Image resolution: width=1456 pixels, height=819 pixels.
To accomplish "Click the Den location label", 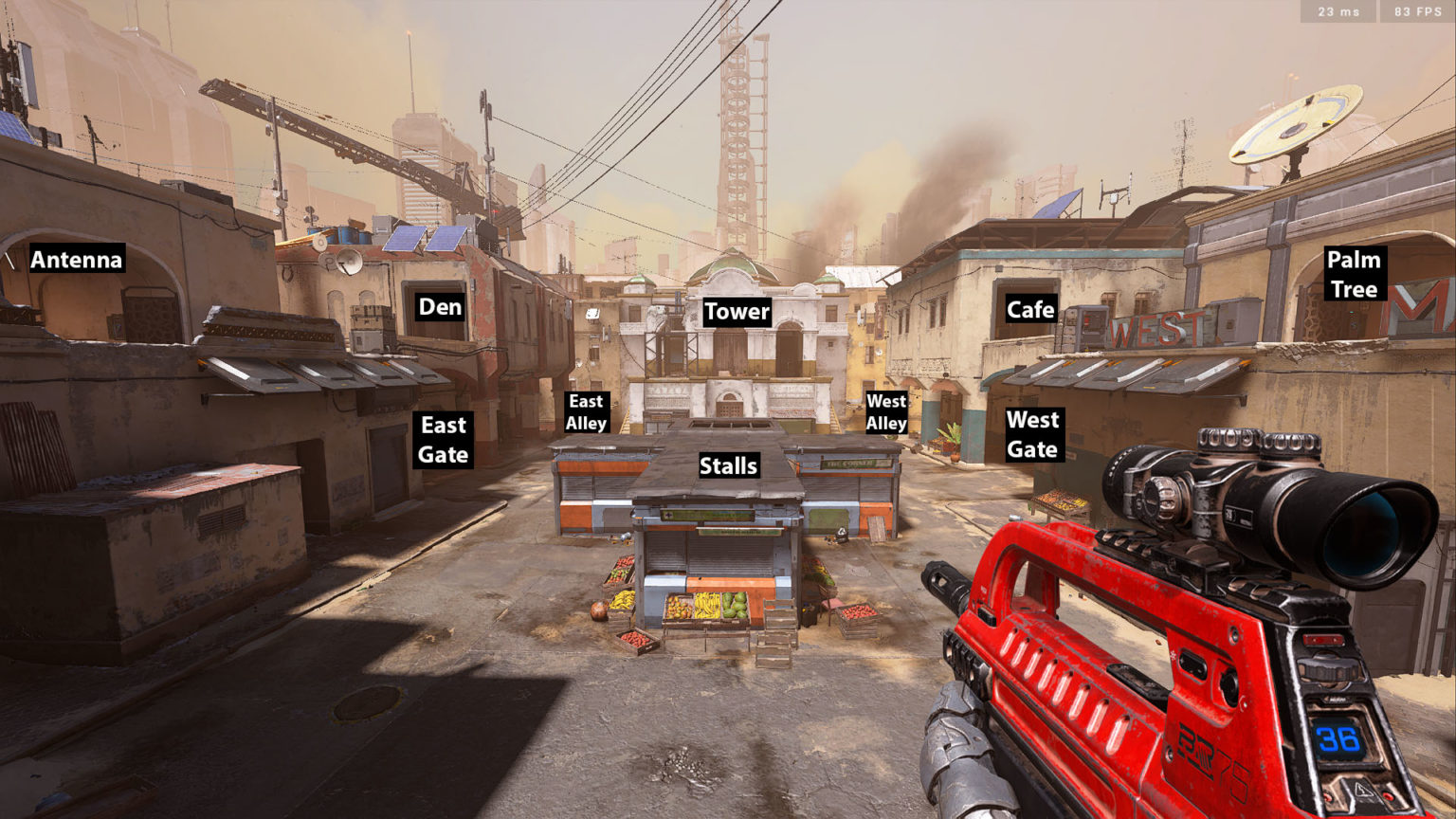I will 440,307.
